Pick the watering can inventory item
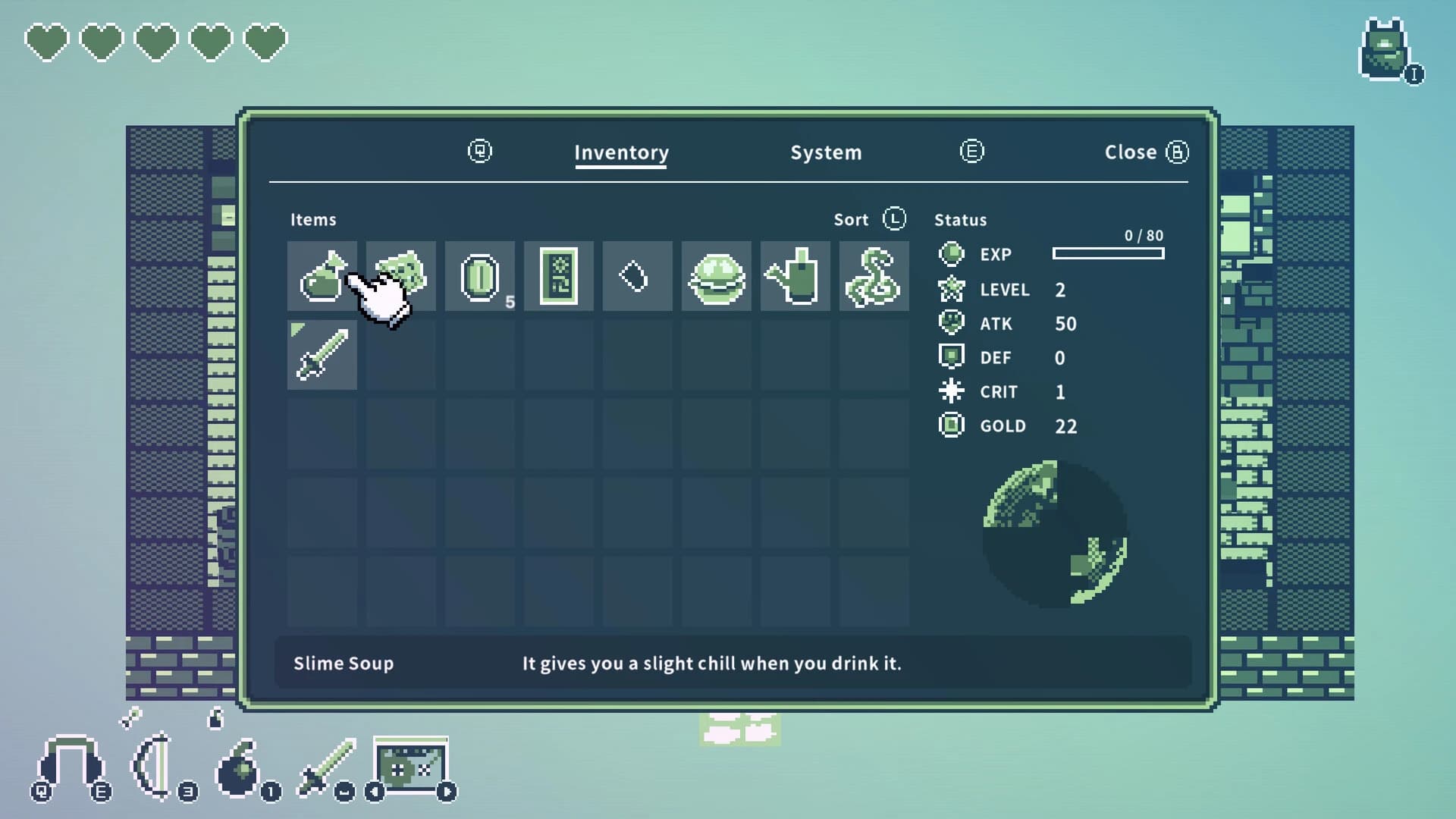This screenshot has height=819, width=1456. [795, 277]
